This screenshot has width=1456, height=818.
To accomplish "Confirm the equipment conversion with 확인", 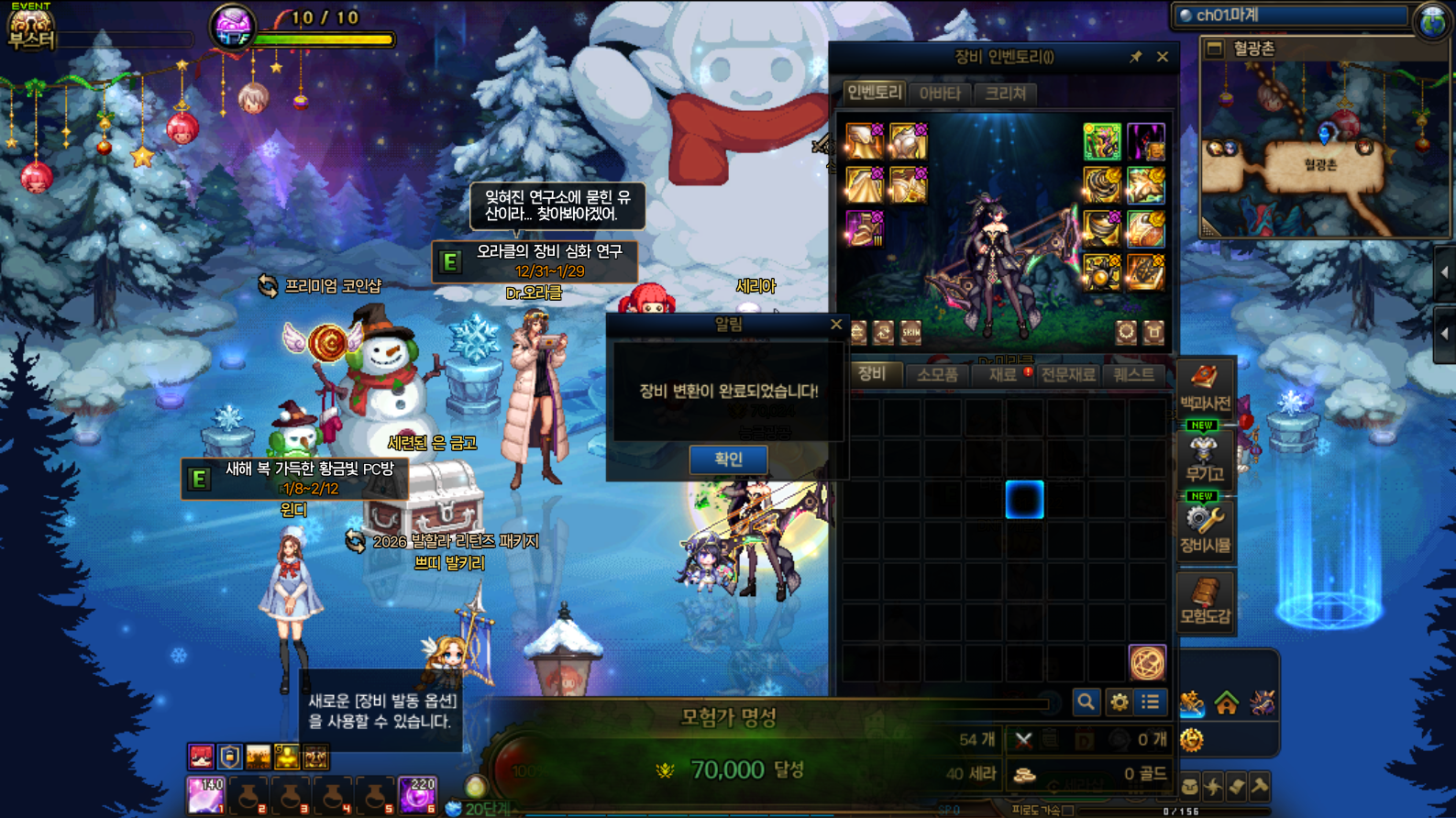I will (x=728, y=459).
